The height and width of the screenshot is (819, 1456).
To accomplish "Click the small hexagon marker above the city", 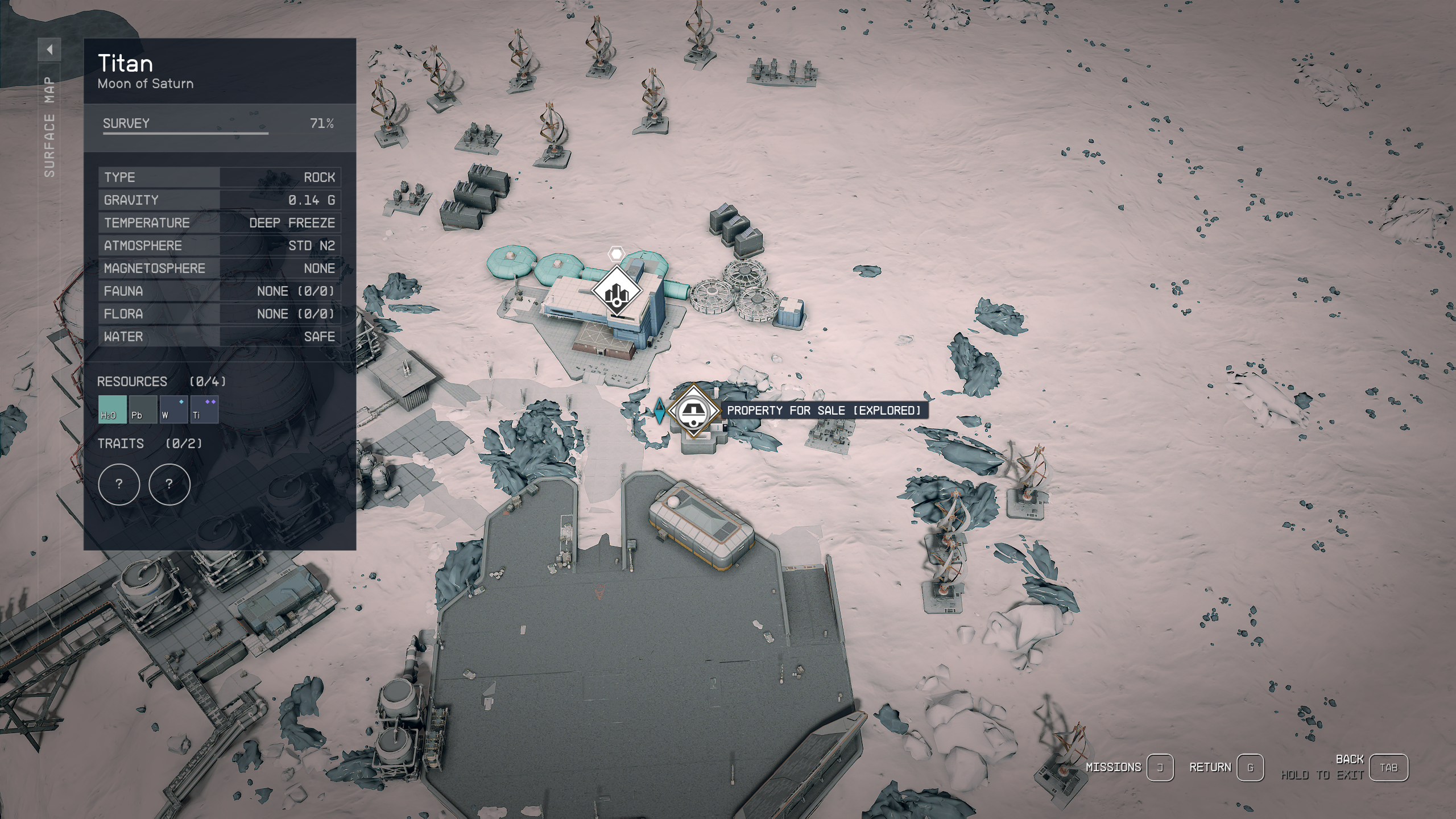I will (x=616, y=254).
